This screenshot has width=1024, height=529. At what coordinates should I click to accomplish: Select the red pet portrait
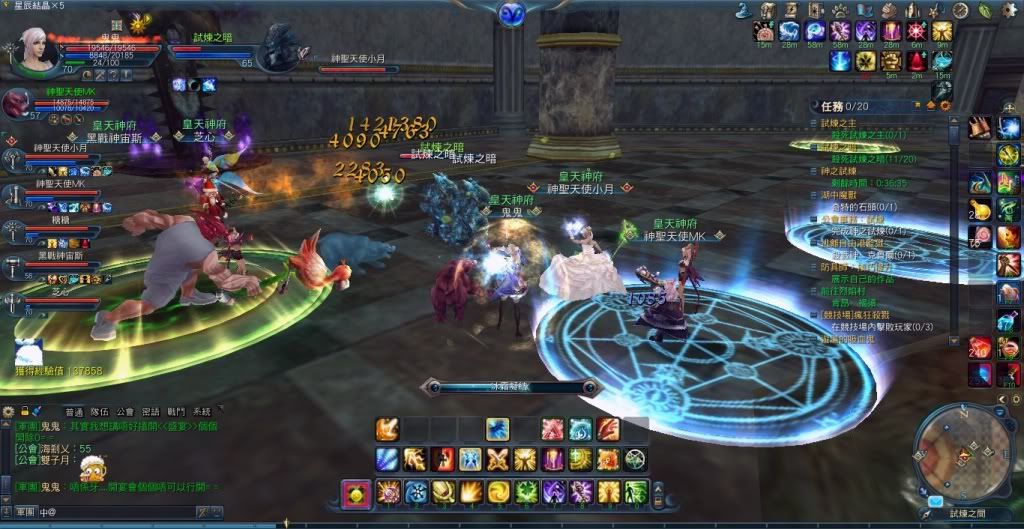17,104
